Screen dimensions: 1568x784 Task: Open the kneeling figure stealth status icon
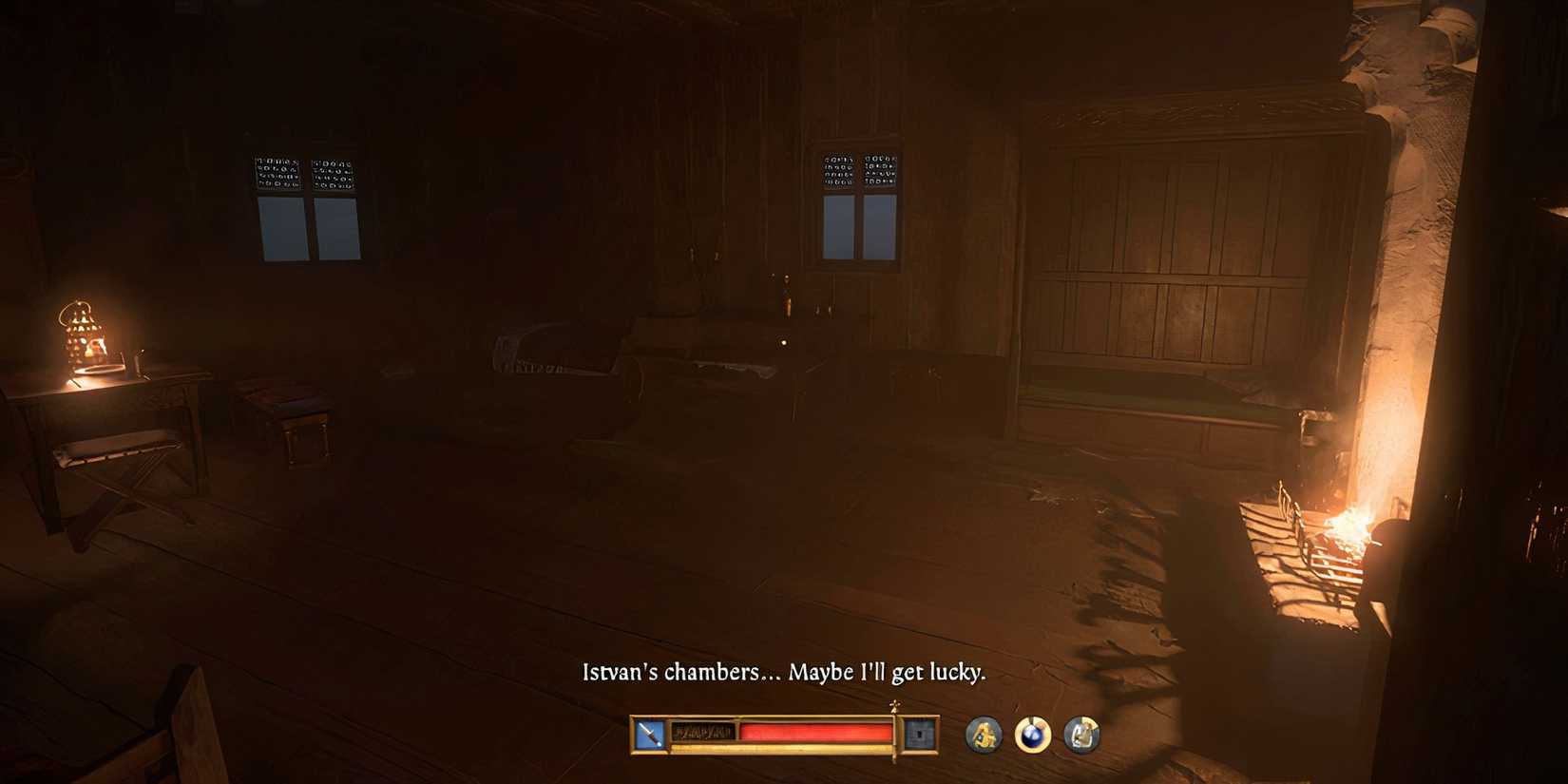[985, 733]
